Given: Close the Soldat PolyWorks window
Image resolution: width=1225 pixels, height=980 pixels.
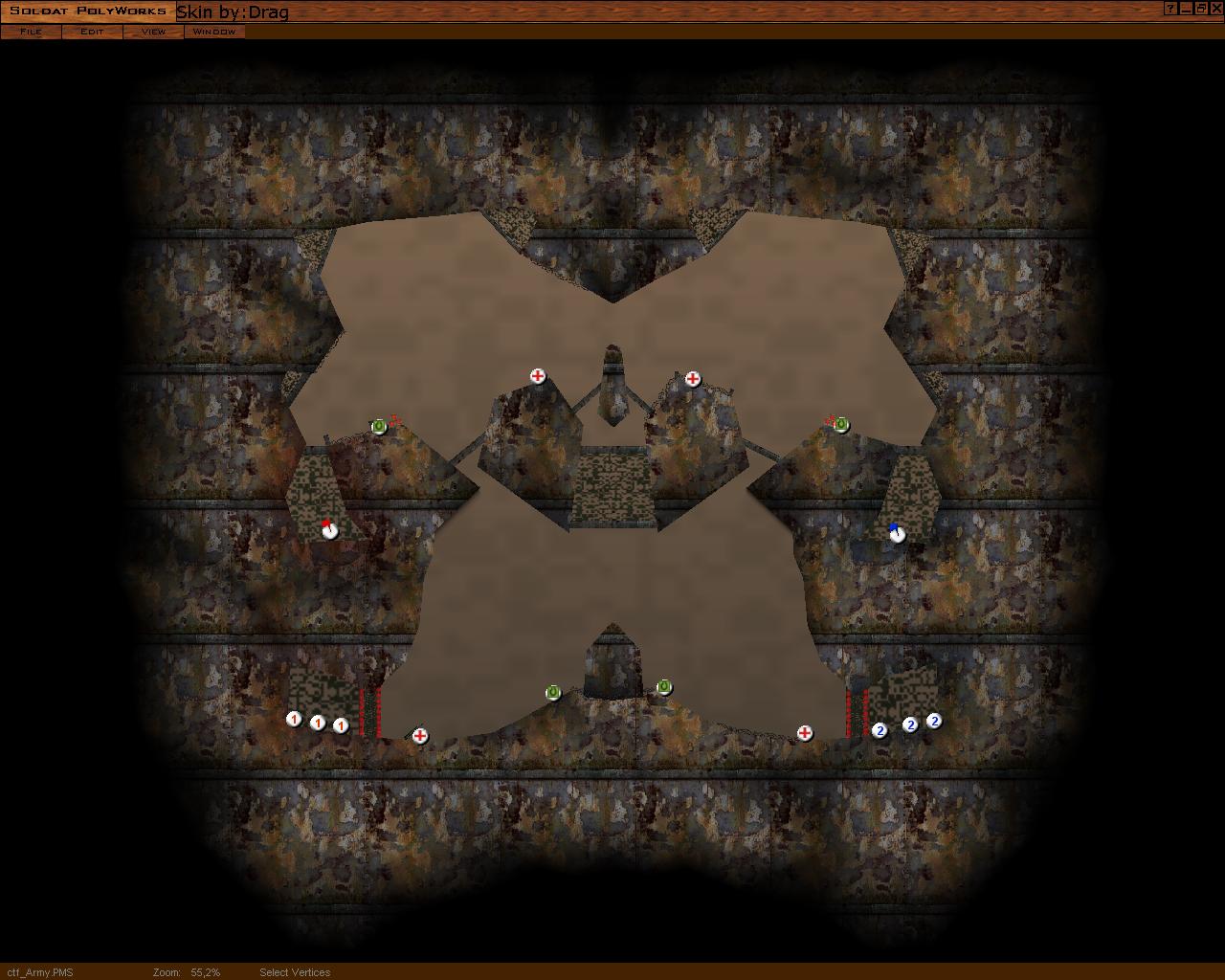Looking at the screenshot, I should click(1215, 9).
